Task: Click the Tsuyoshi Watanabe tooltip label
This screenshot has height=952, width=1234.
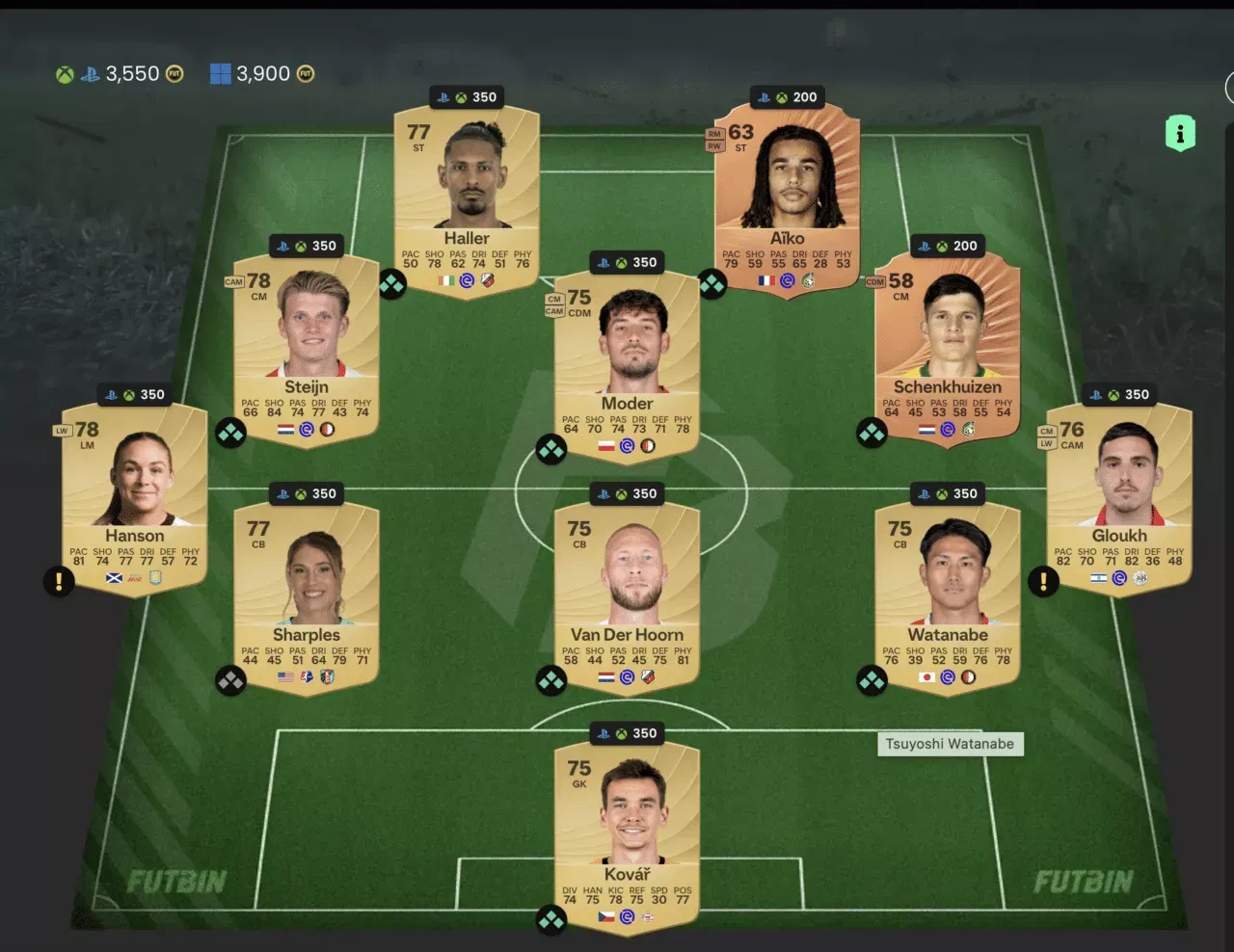Action: (x=951, y=743)
